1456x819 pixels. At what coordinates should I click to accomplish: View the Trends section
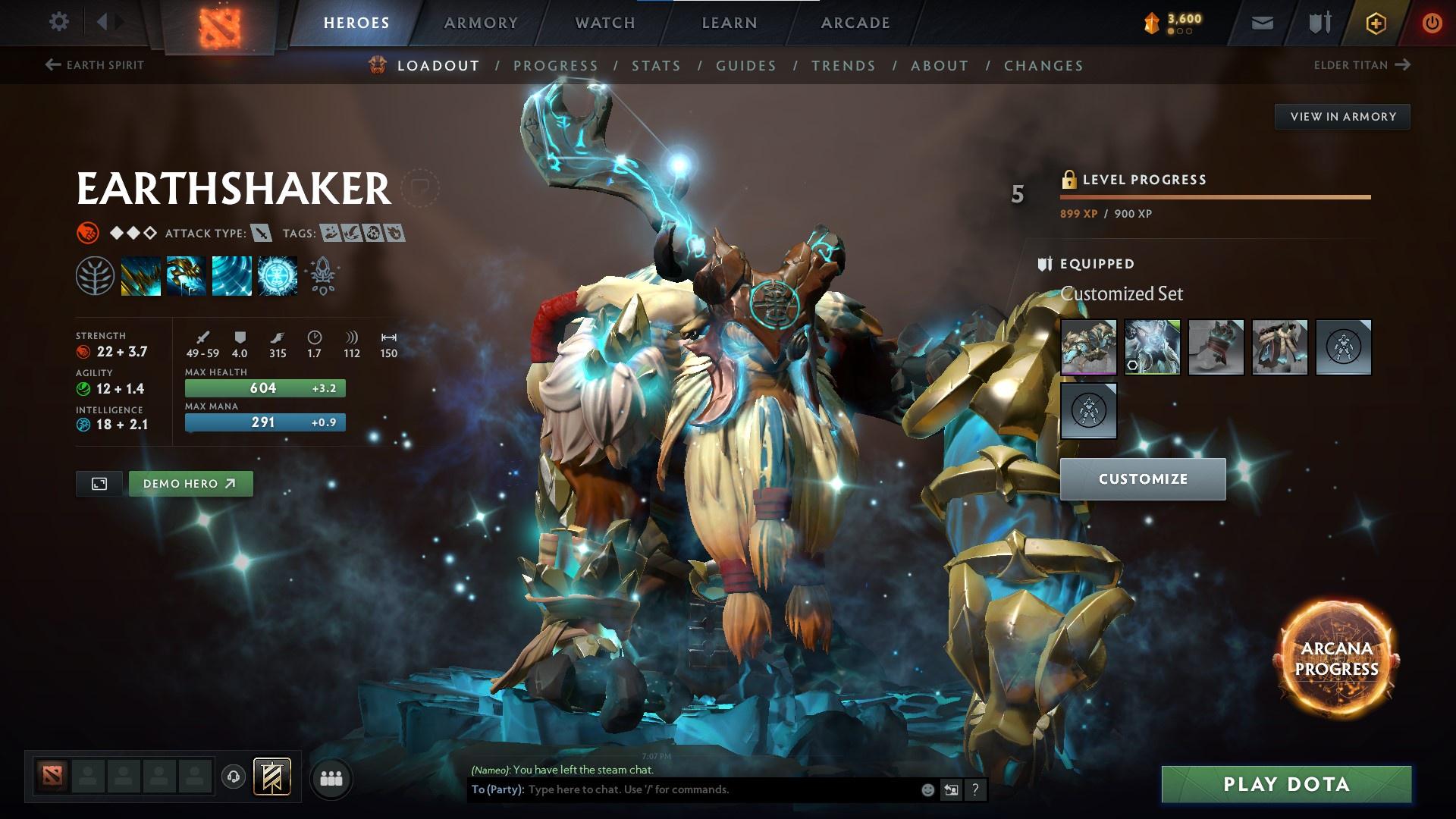[x=843, y=66]
